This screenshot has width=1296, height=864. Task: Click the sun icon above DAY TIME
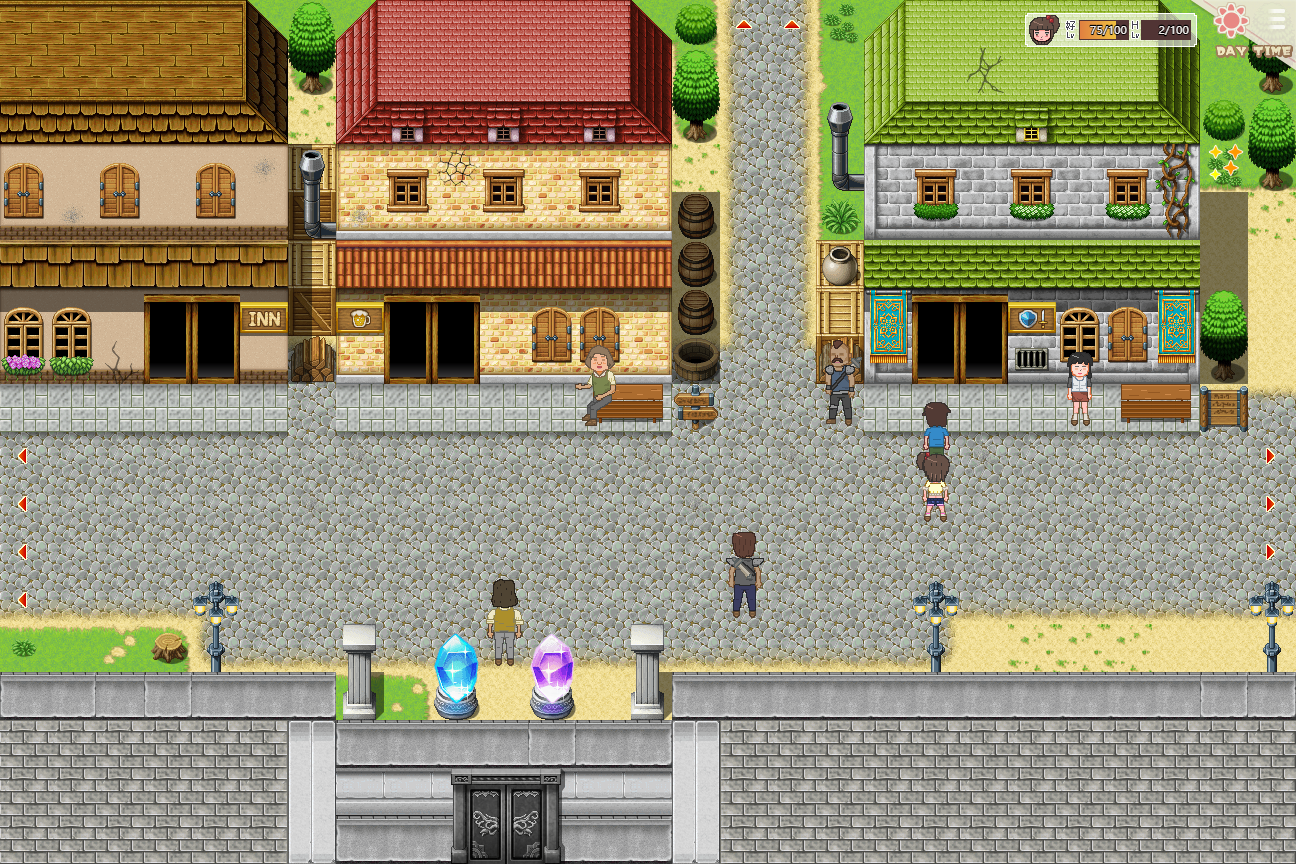tap(1230, 20)
